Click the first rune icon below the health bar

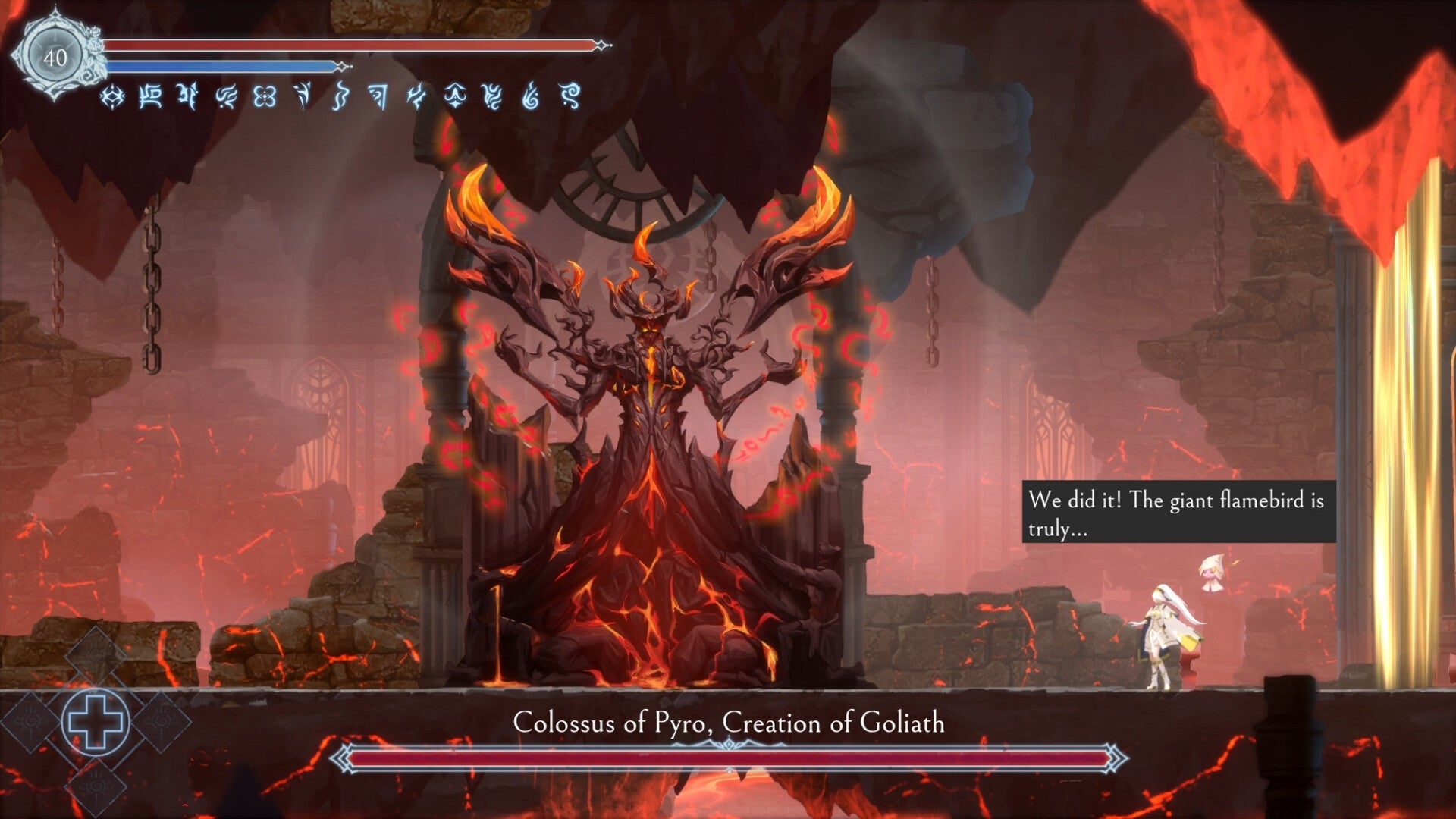(113, 97)
